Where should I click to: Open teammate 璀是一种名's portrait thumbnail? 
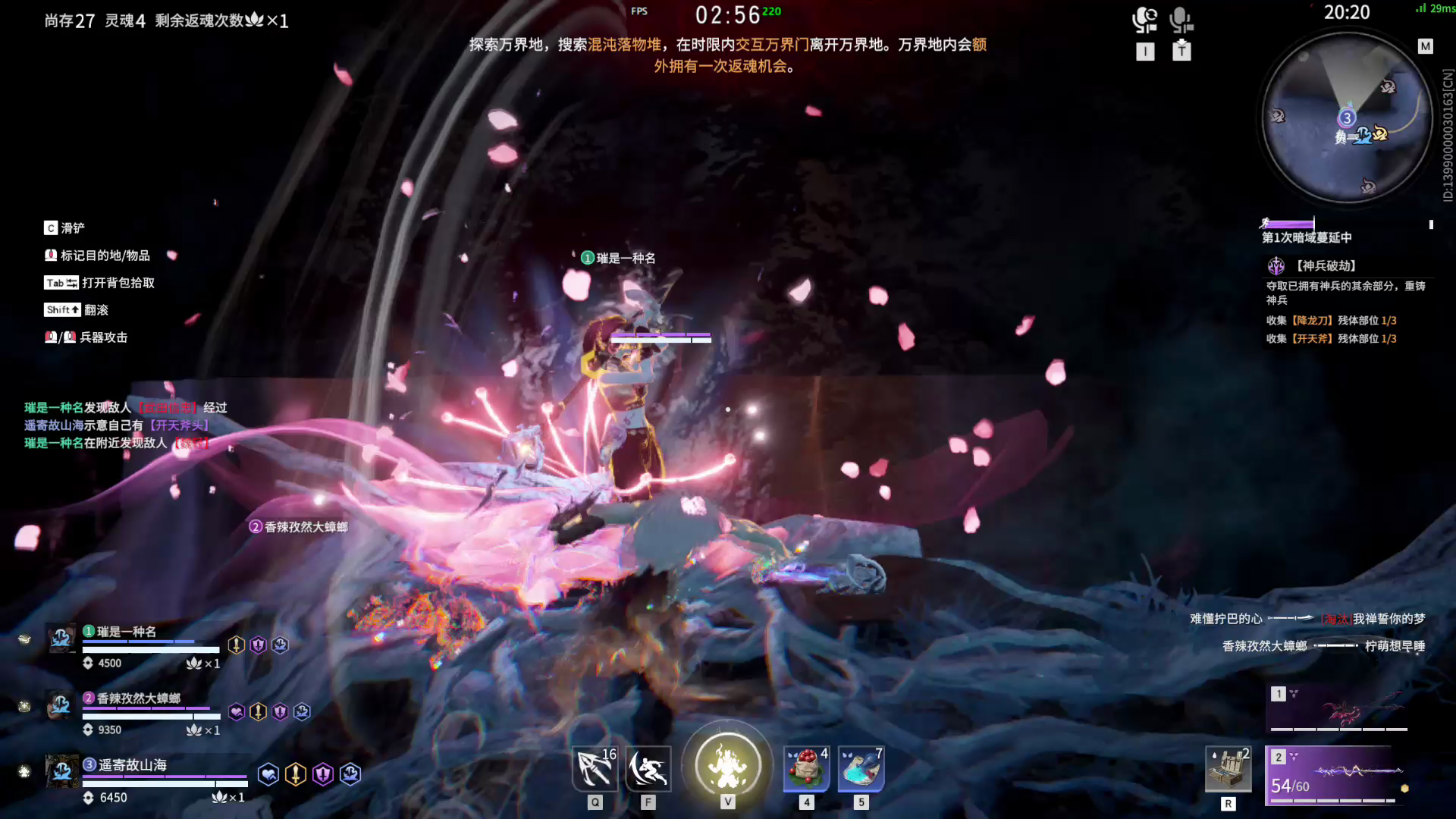tap(61, 639)
